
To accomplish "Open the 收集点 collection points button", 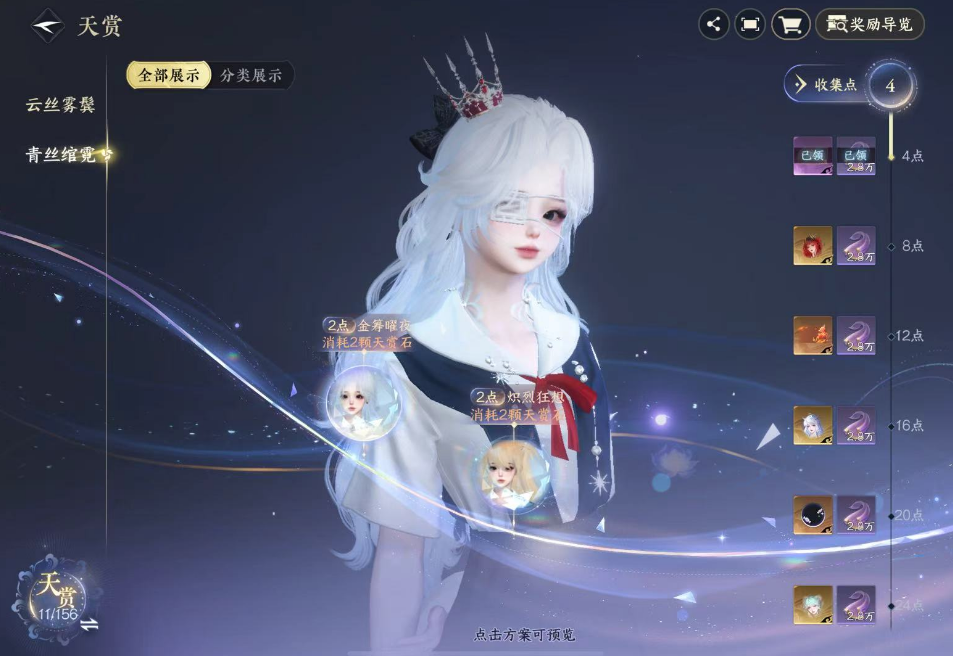I will coord(826,85).
